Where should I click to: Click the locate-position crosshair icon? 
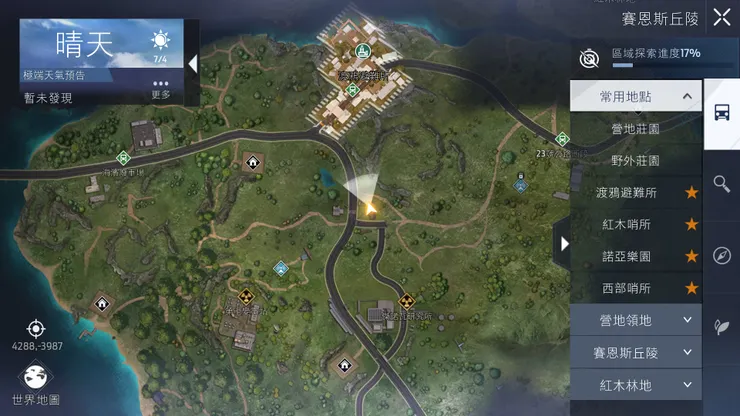coord(36,328)
